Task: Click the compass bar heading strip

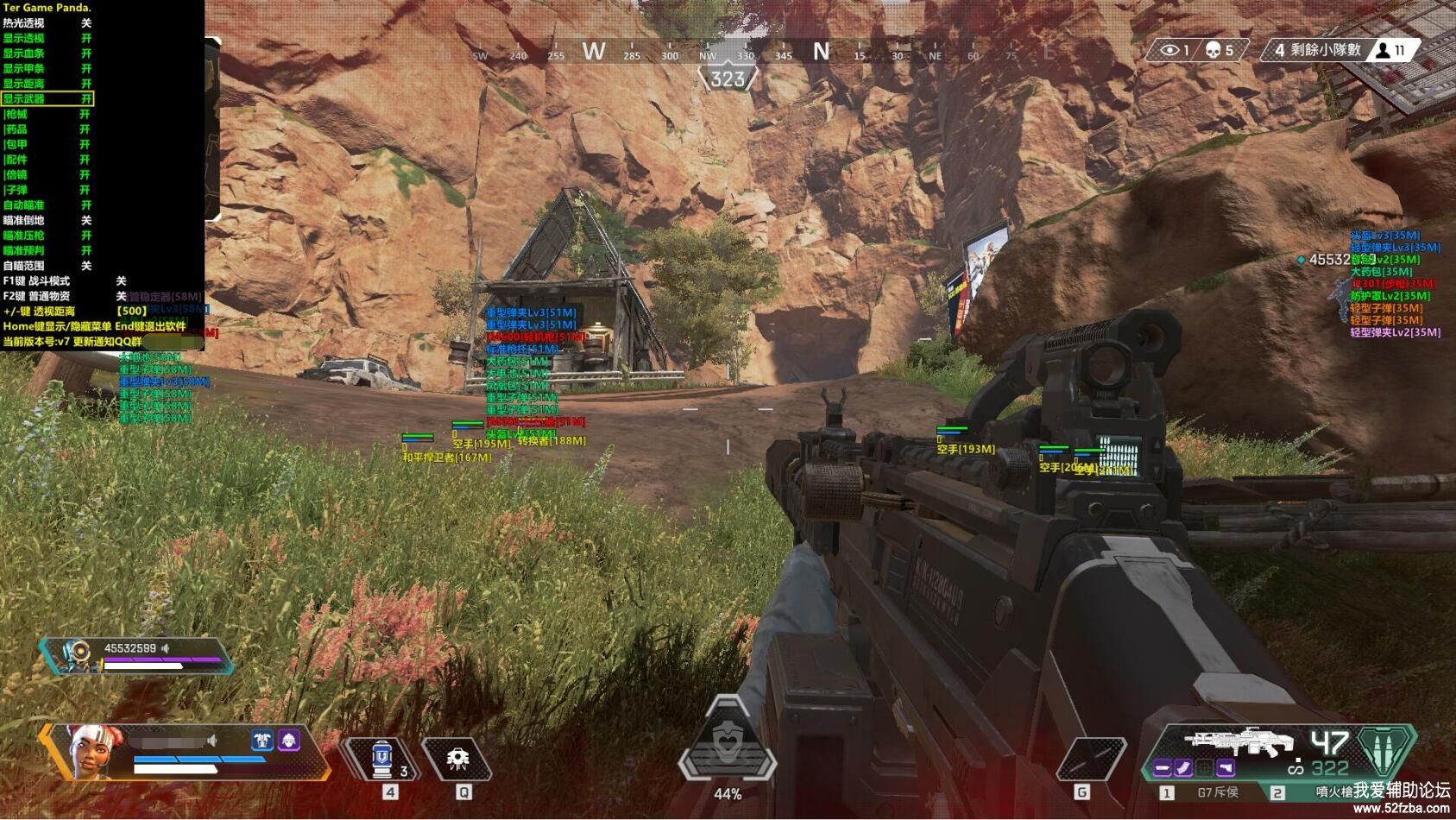Action: pyautogui.click(x=728, y=54)
